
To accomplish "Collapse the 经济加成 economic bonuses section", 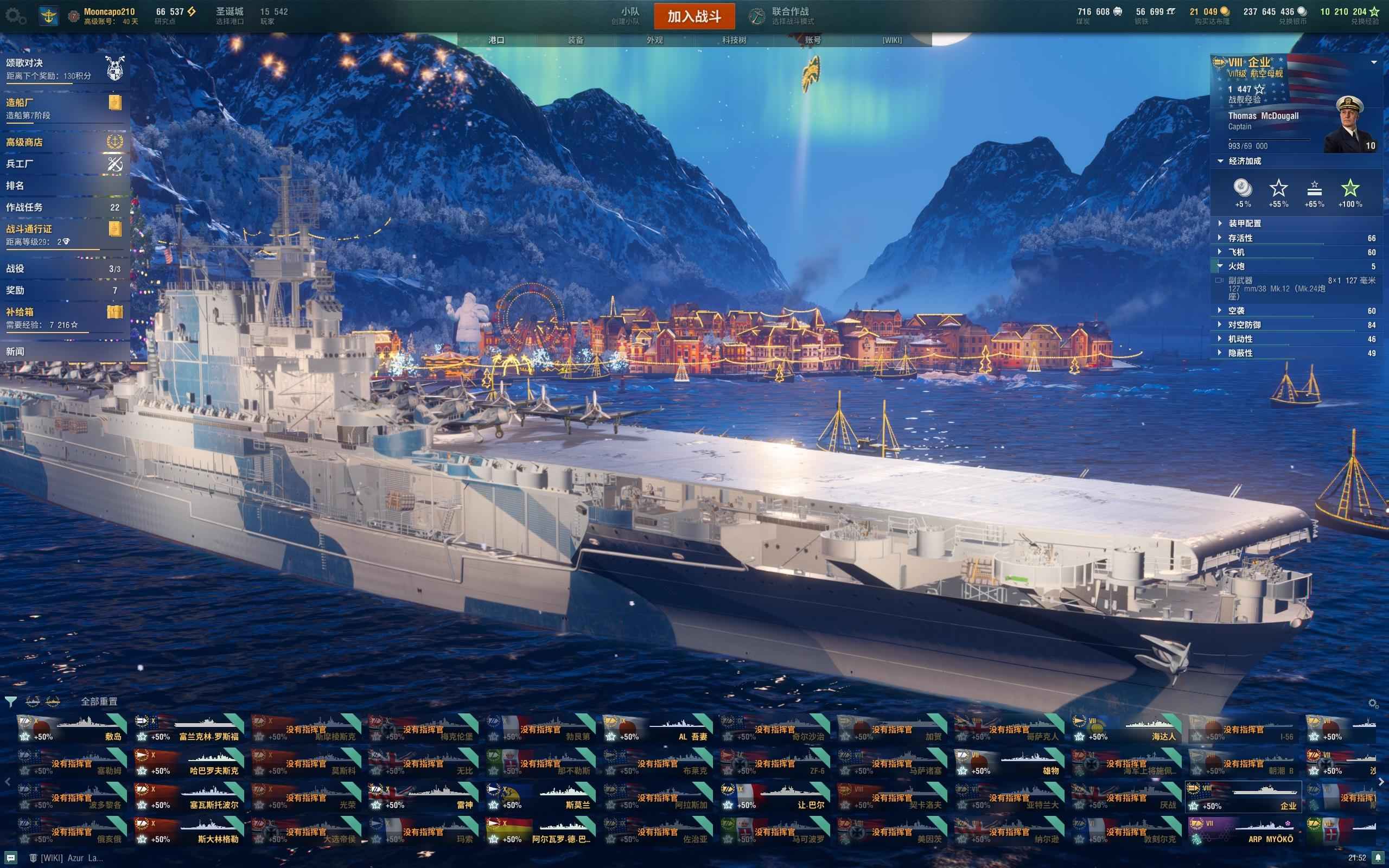I will point(1244,161).
